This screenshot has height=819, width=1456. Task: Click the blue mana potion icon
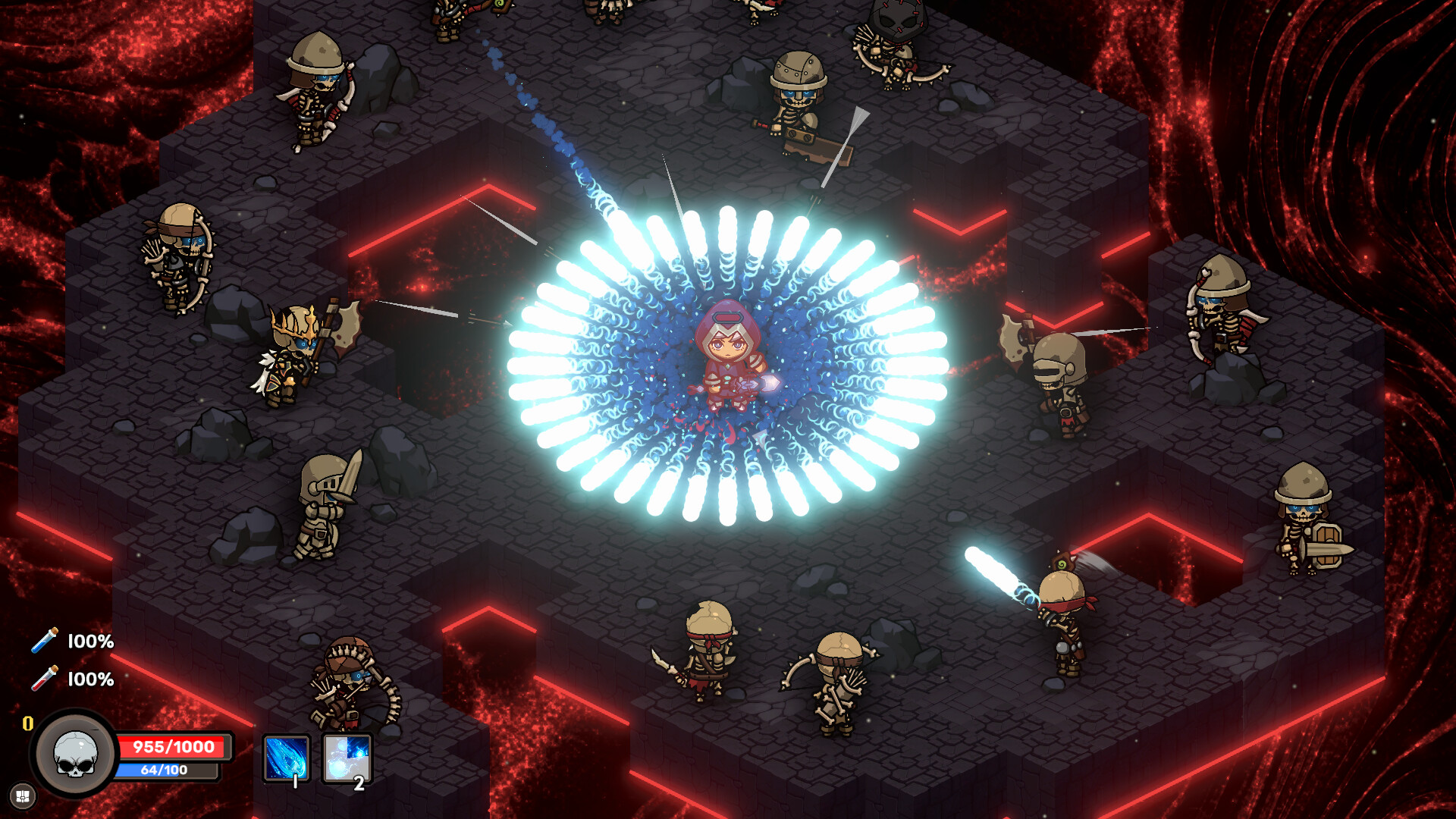pyautogui.click(x=43, y=642)
